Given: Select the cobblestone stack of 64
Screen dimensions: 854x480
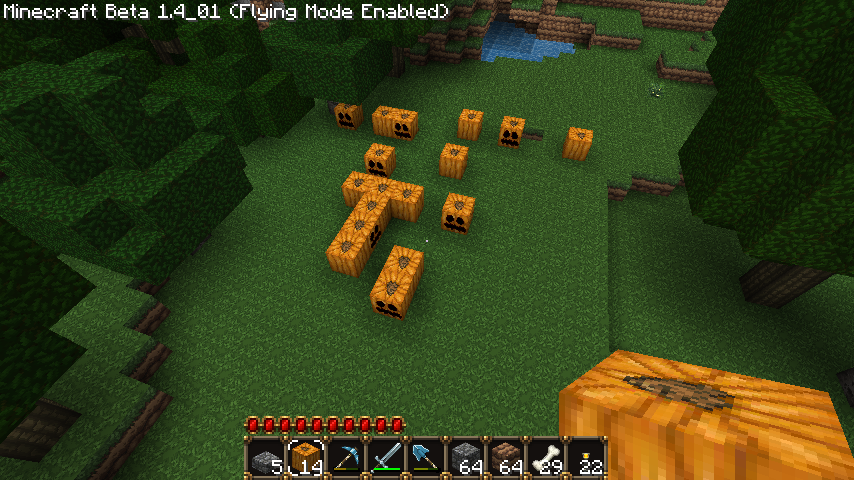Looking at the screenshot, I should 466,457.
